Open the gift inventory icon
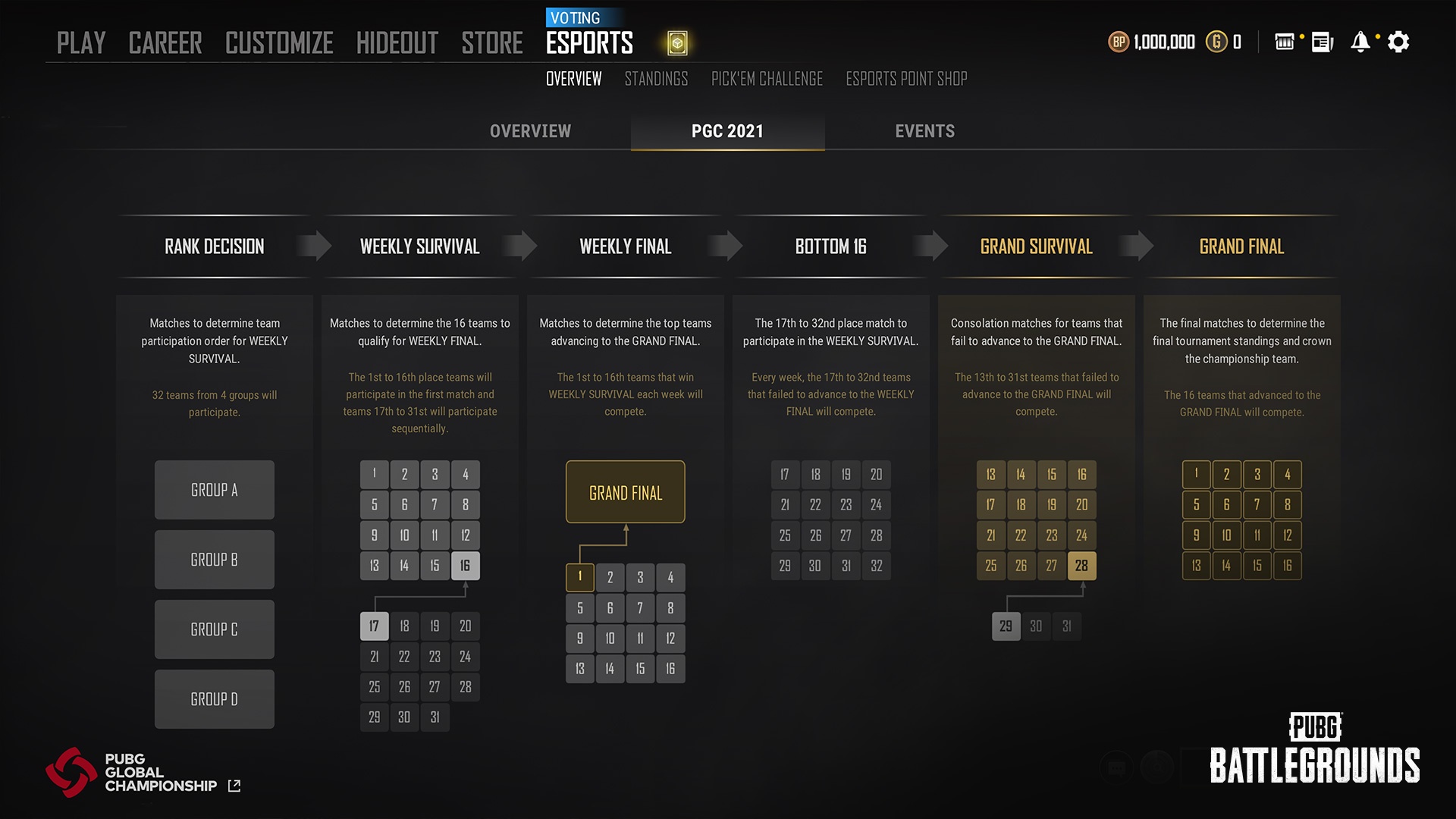Viewport: 1456px width, 819px height. pos(1284,43)
